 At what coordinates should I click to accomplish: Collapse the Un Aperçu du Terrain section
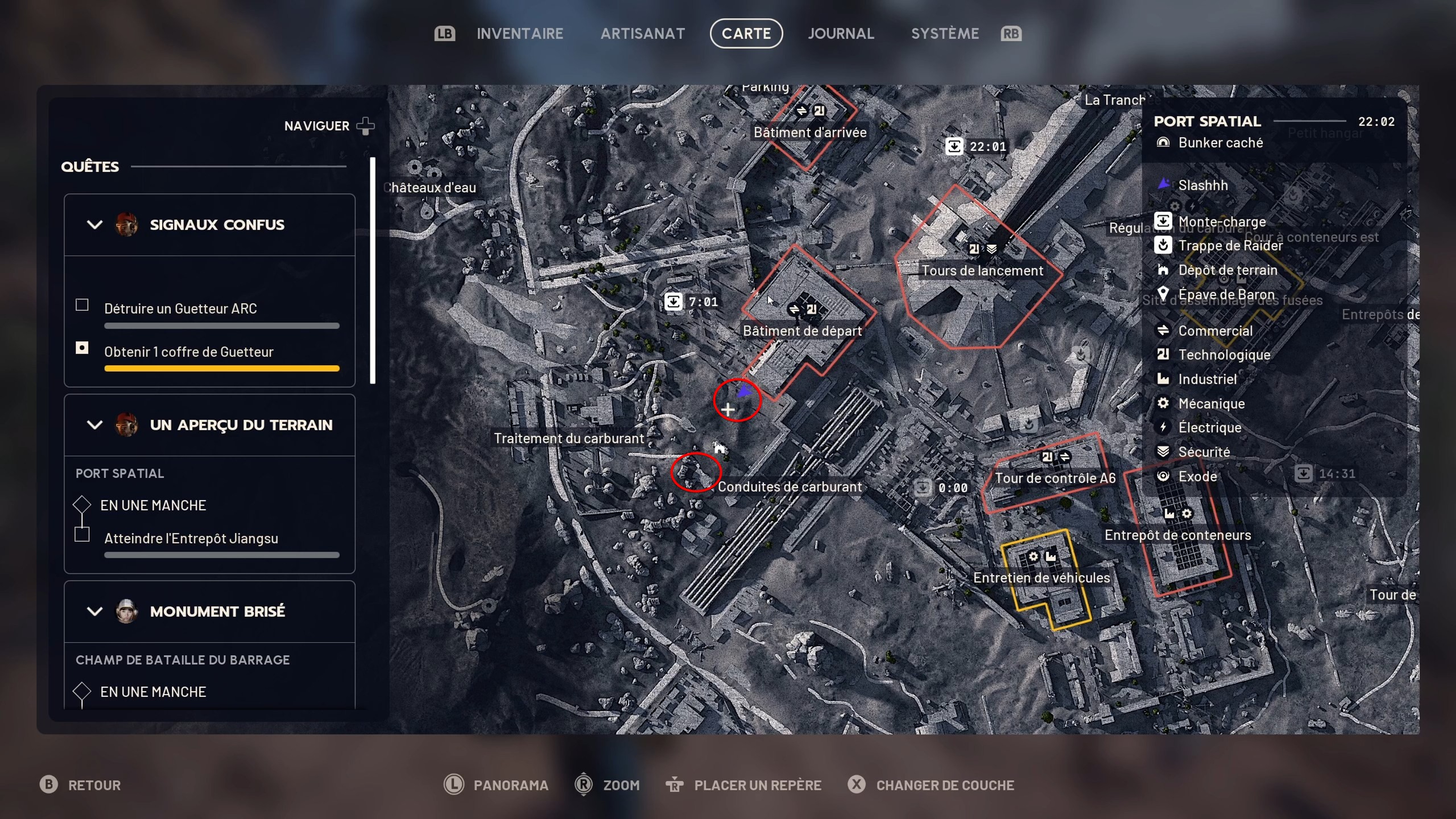(95, 425)
